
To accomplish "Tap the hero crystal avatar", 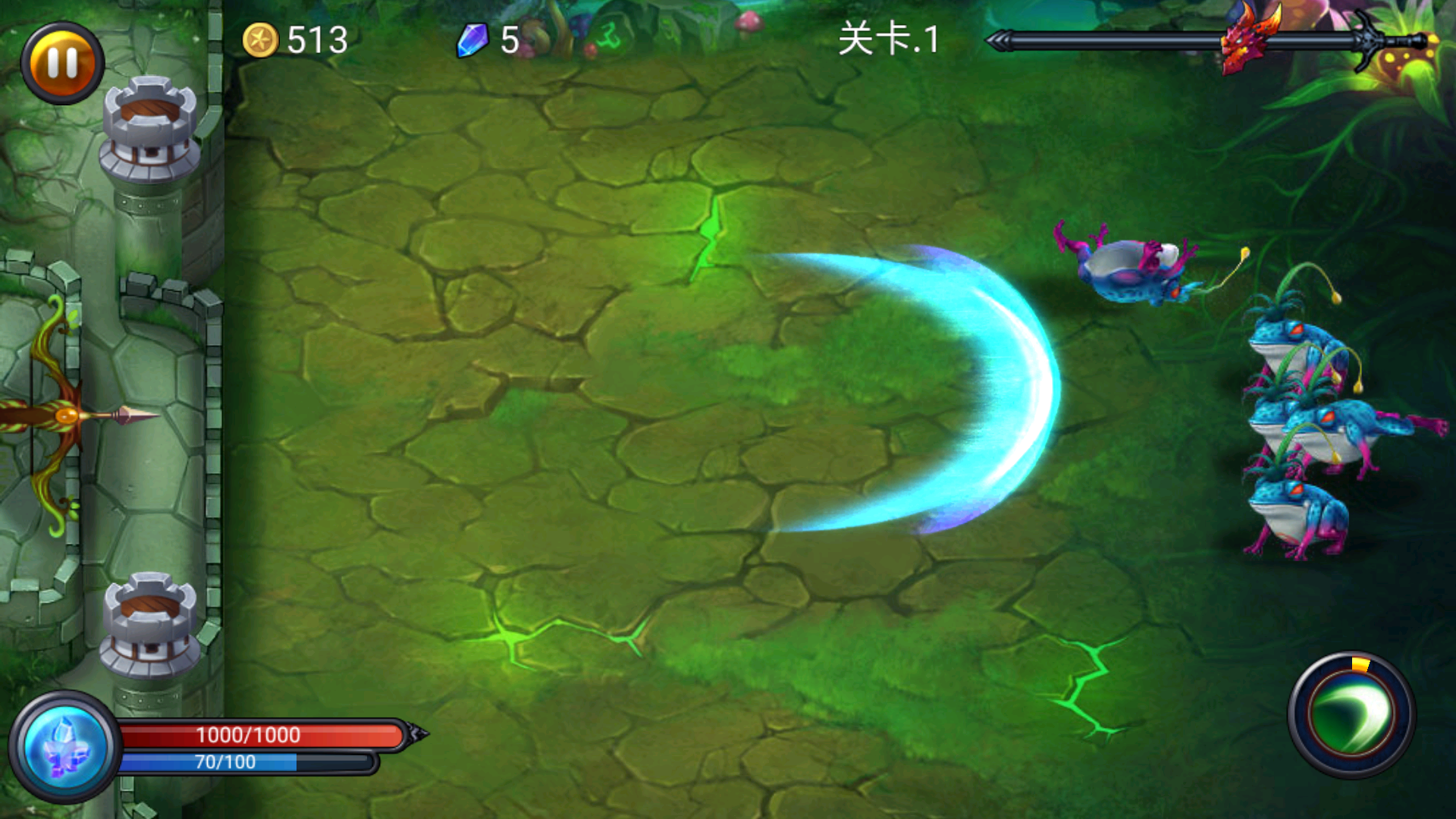I will click(62, 747).
